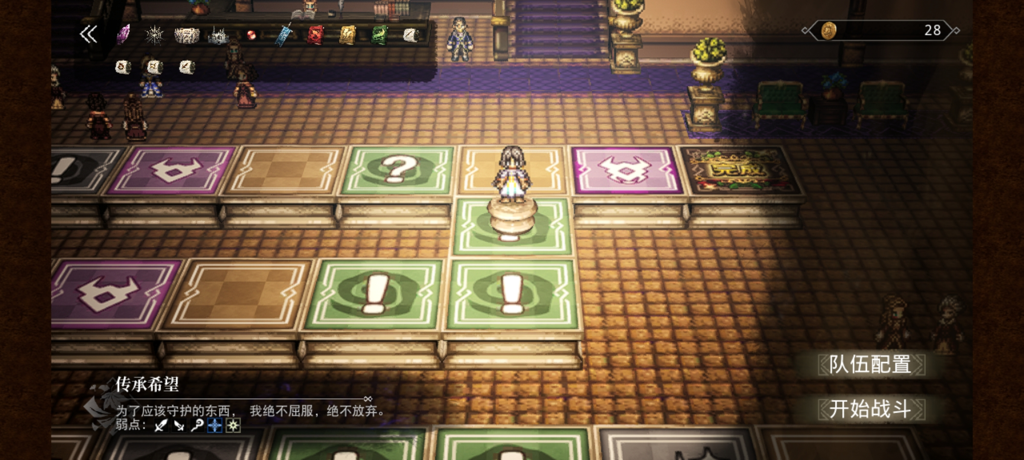Choose the green scroll item

click(x=380, y=35)
